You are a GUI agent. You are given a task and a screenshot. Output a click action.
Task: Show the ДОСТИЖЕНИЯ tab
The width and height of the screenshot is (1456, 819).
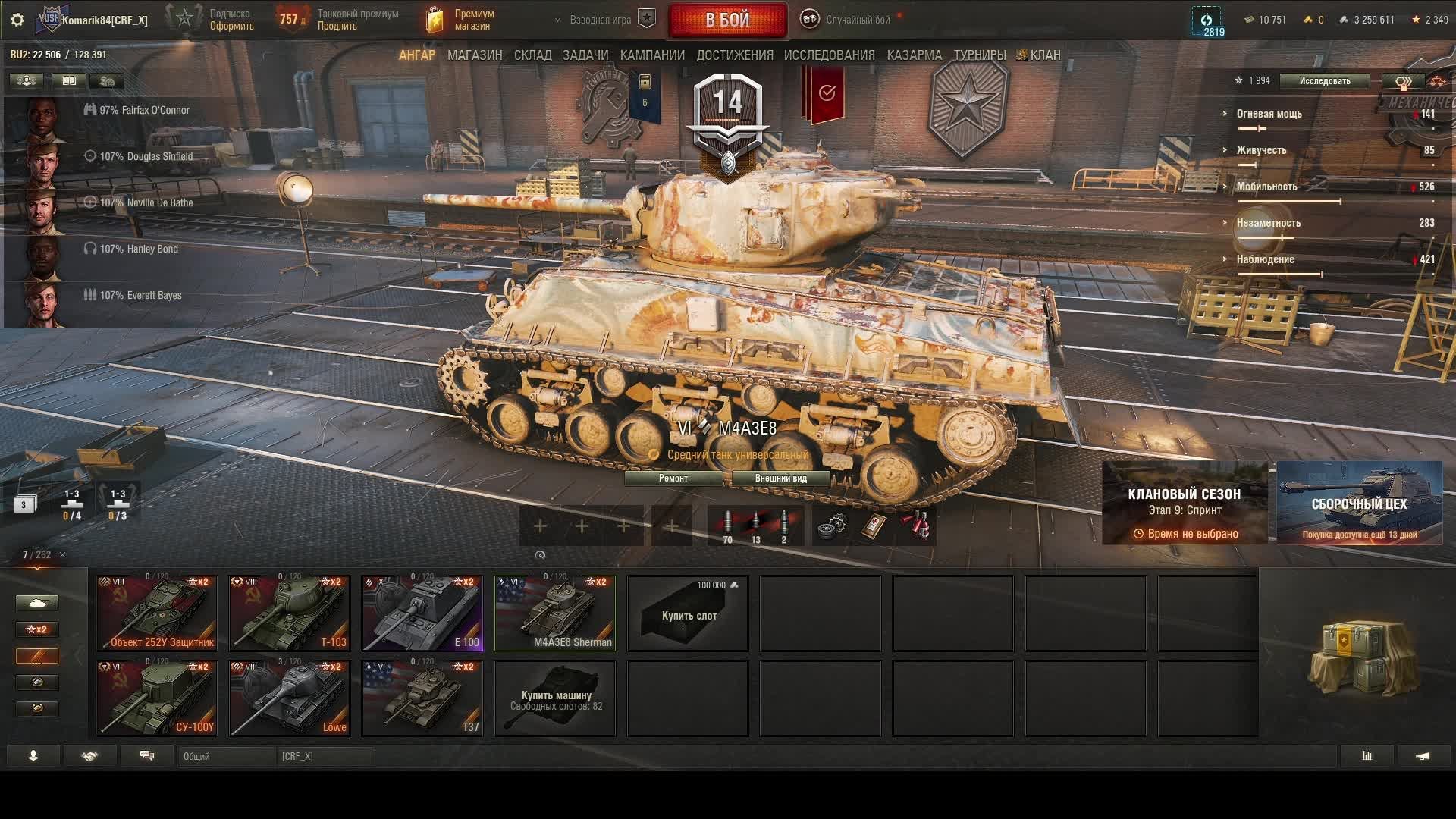[x=735, y=55]
